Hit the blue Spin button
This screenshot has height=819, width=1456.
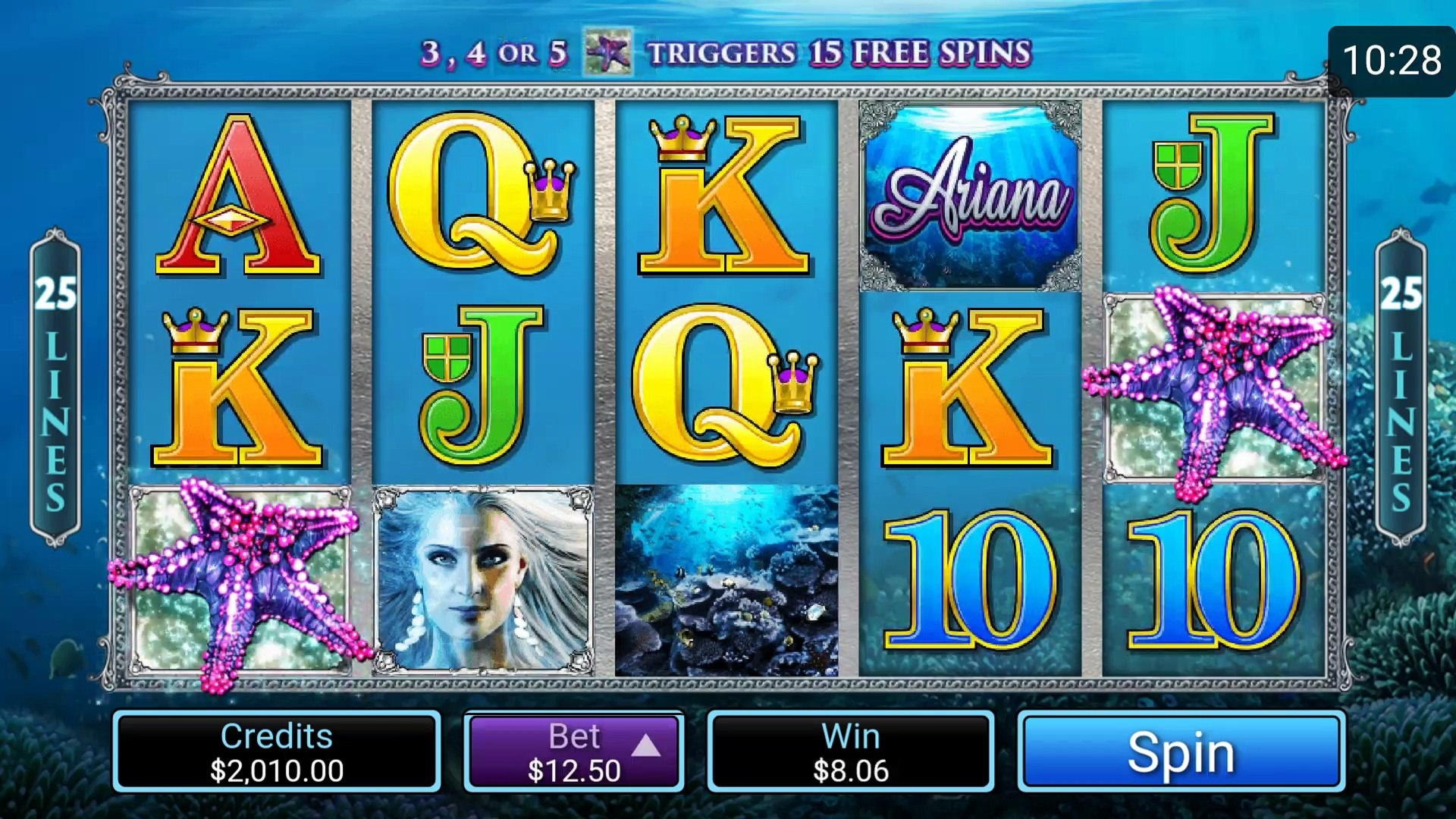coord(1181,752)
